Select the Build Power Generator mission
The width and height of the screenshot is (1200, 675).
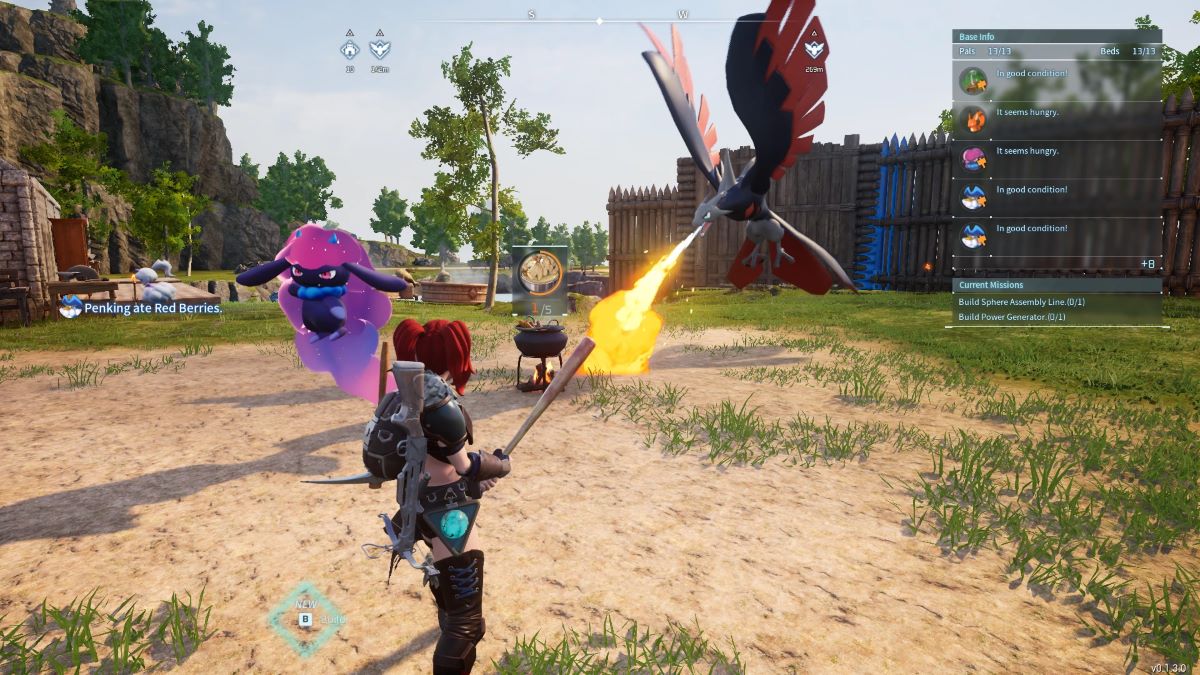(1012, 317)
